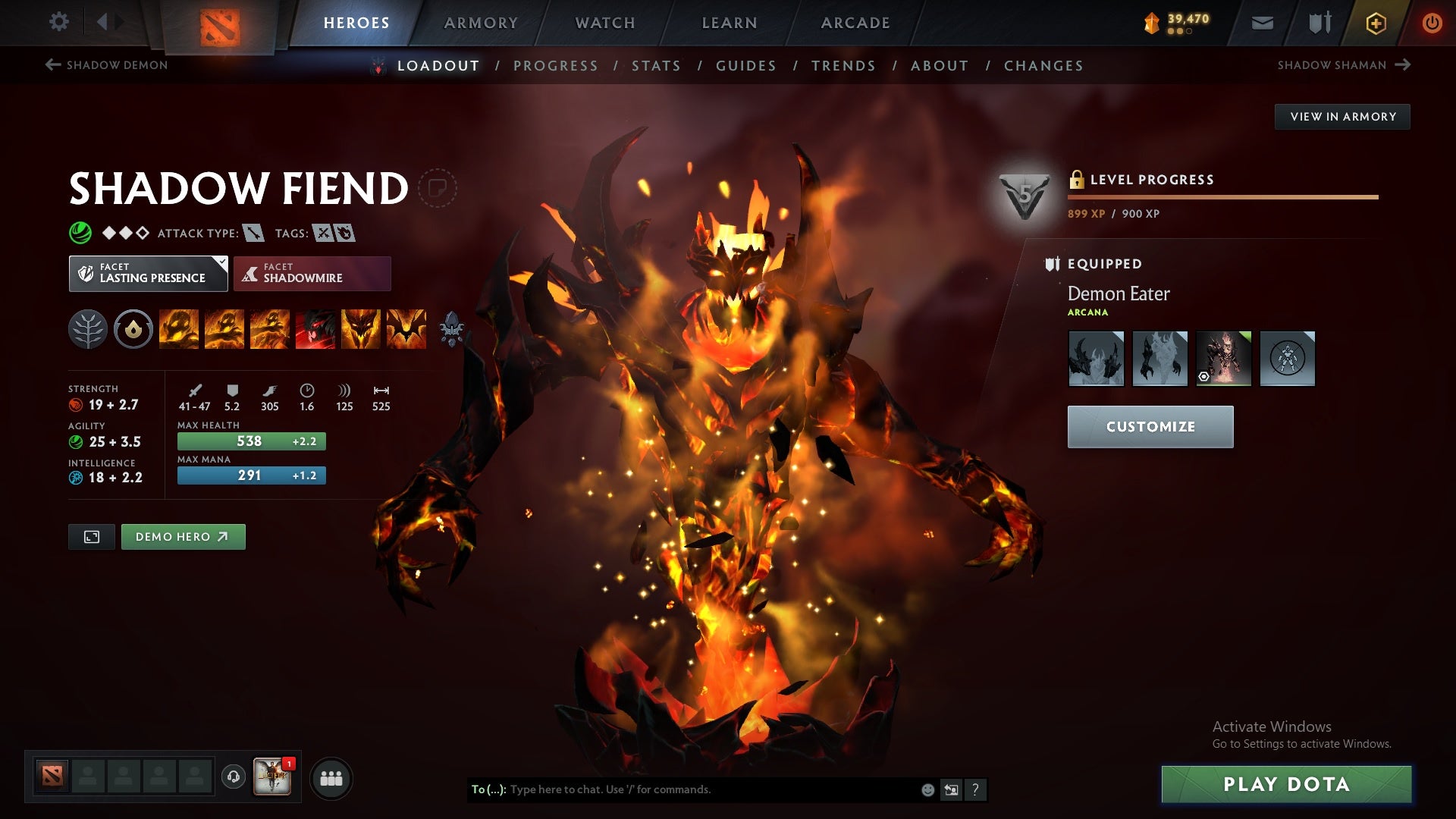Open the Shadow Fiend talent tree icon

89,329
